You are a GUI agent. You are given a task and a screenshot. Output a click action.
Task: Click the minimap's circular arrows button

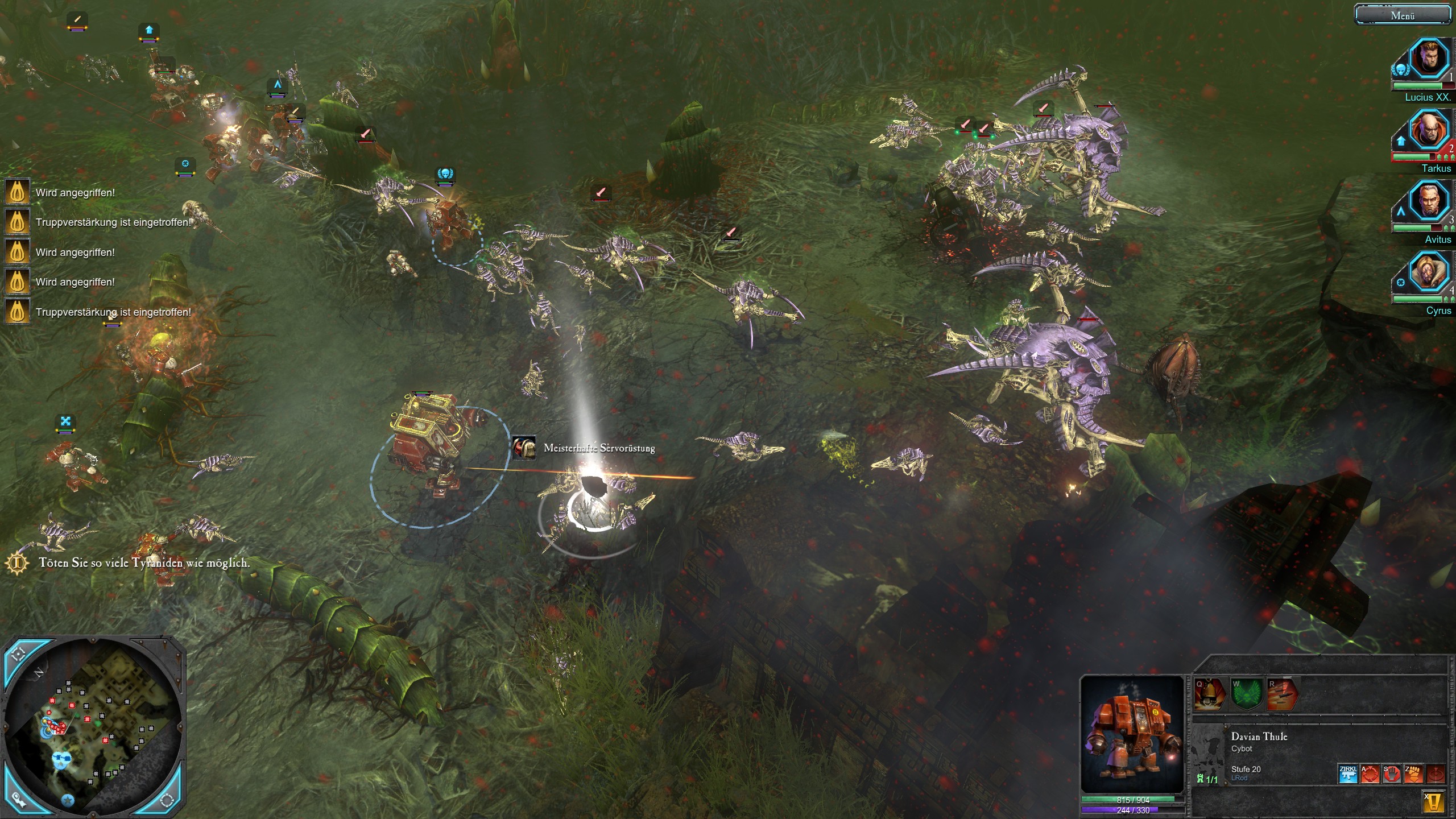click(x=167, y=800)
